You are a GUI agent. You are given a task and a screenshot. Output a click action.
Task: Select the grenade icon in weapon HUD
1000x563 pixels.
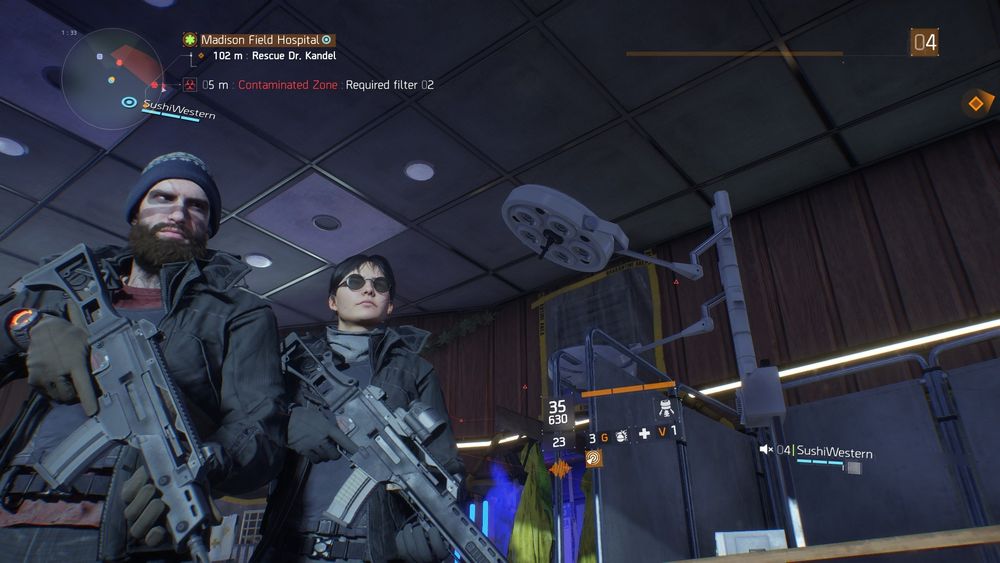pos(619,437)
